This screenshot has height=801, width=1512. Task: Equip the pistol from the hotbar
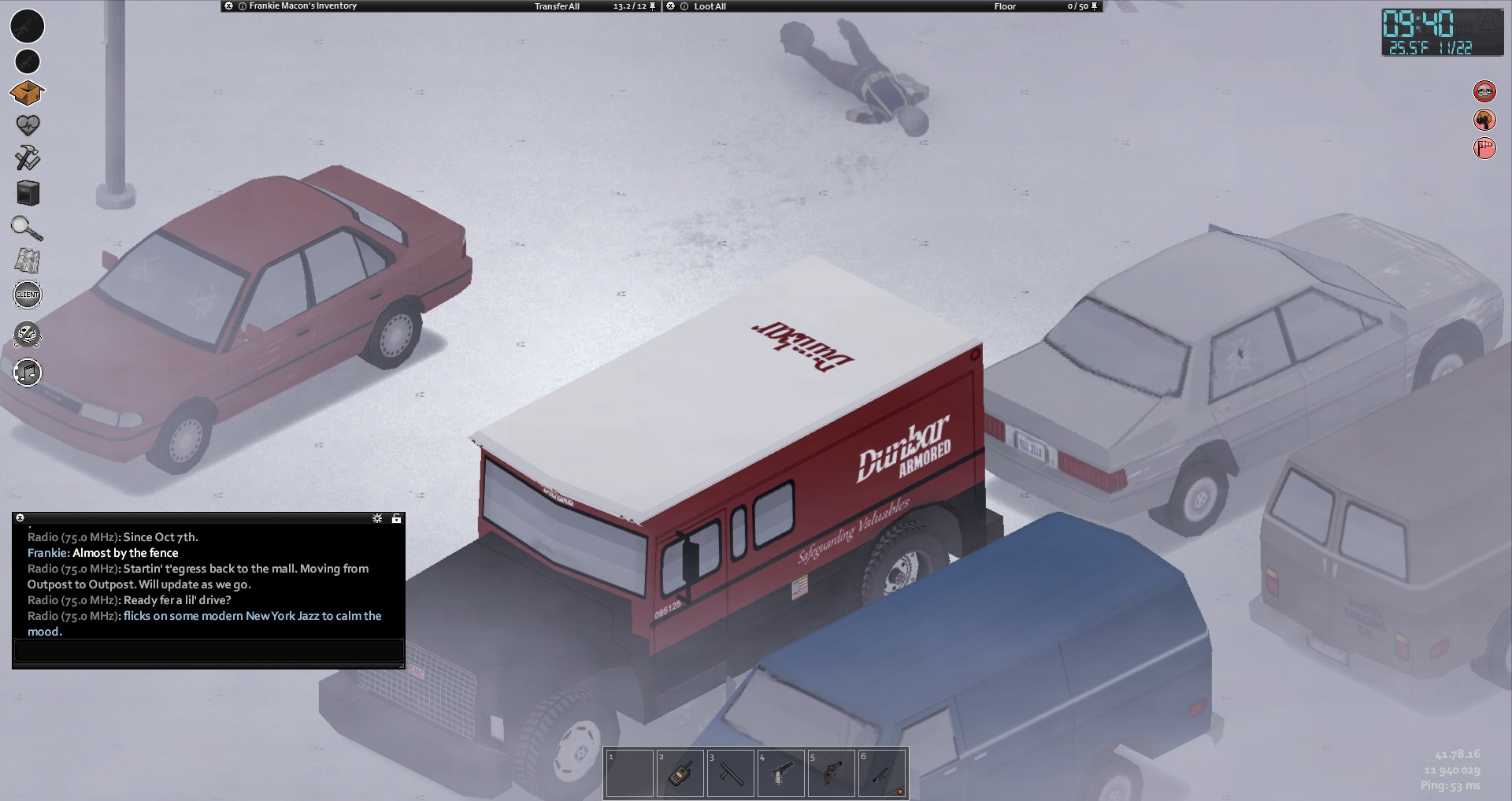pyautogui.click(x=780, y=773)
